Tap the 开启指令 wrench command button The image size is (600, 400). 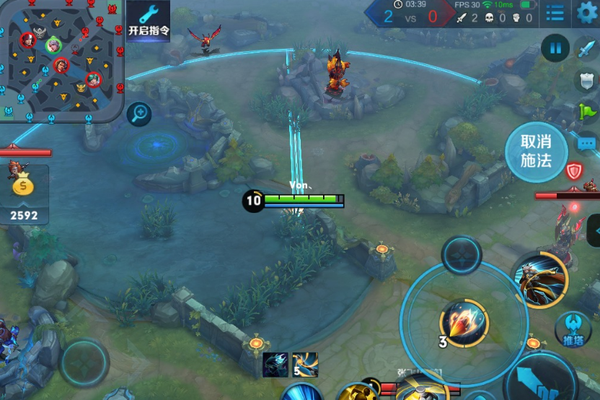tap(147, 20)
